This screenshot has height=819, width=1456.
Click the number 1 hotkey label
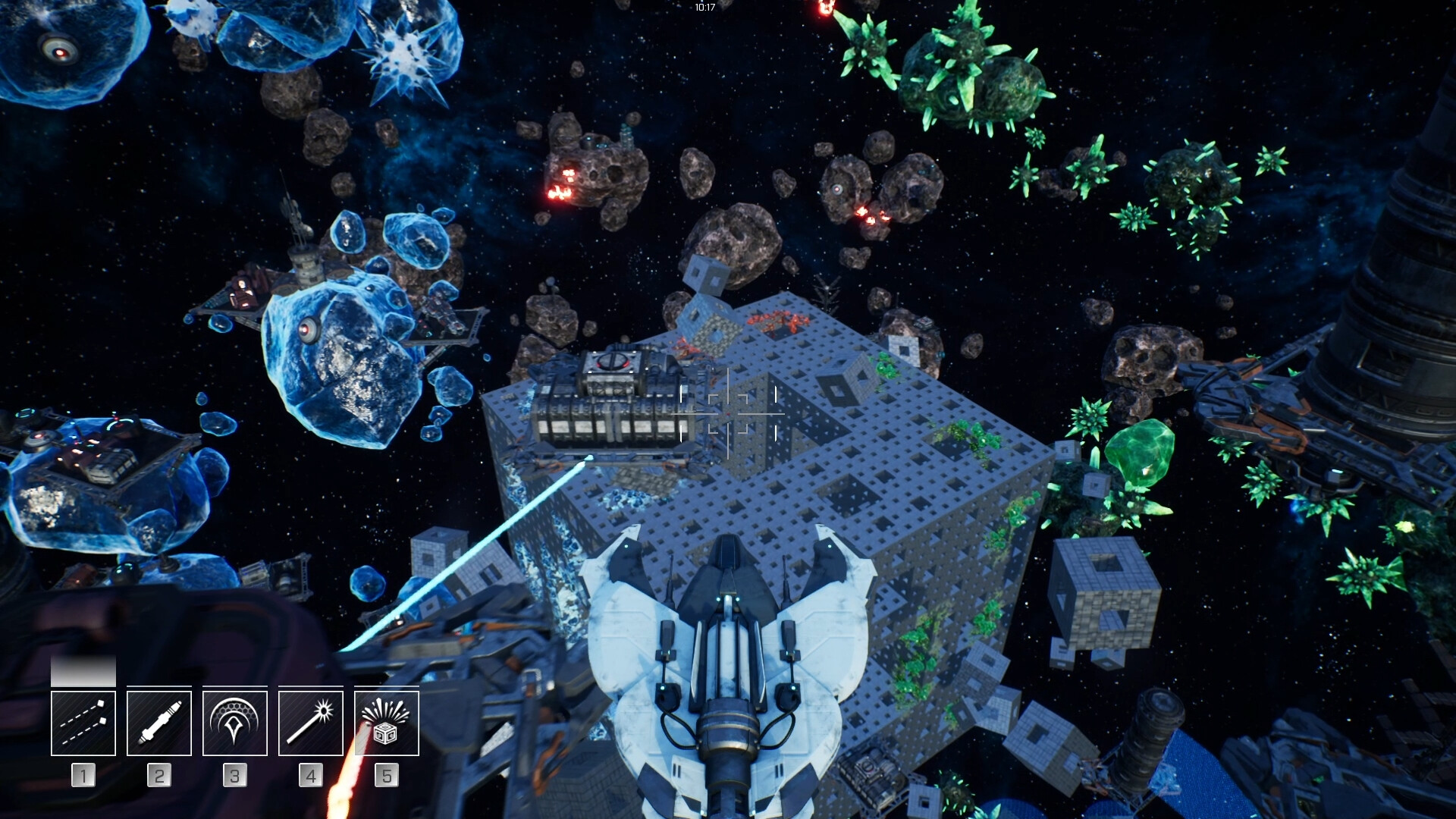82,775
